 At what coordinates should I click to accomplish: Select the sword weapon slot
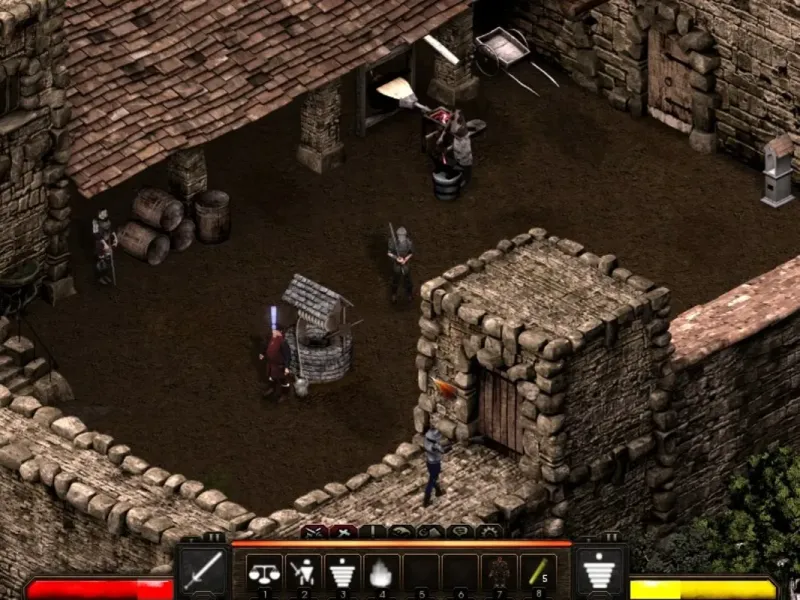coord(203,573)
